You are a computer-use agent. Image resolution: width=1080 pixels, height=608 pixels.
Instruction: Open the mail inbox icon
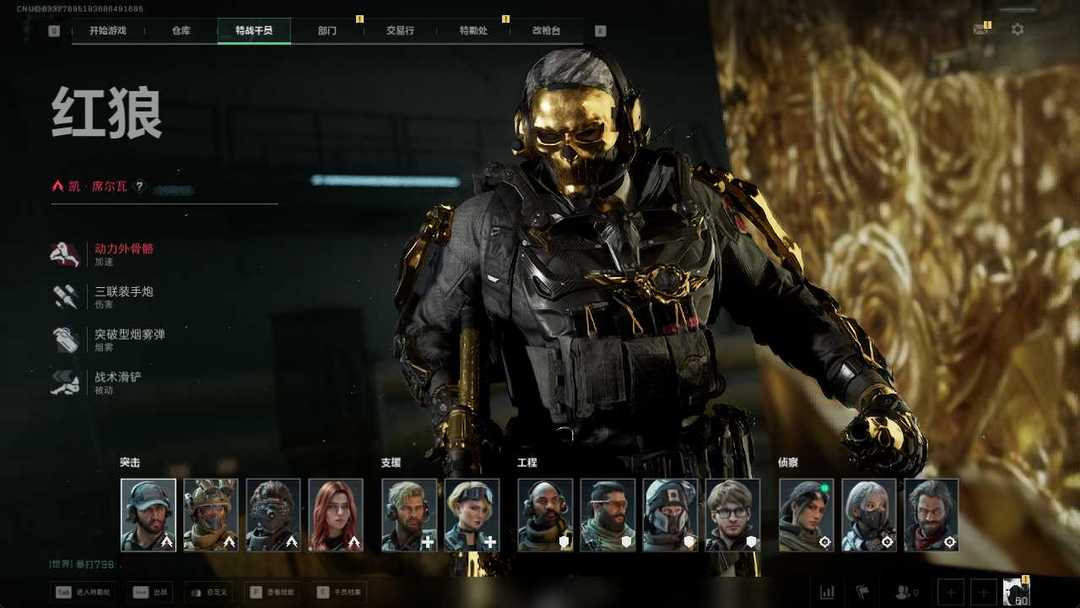click(980, 30)
